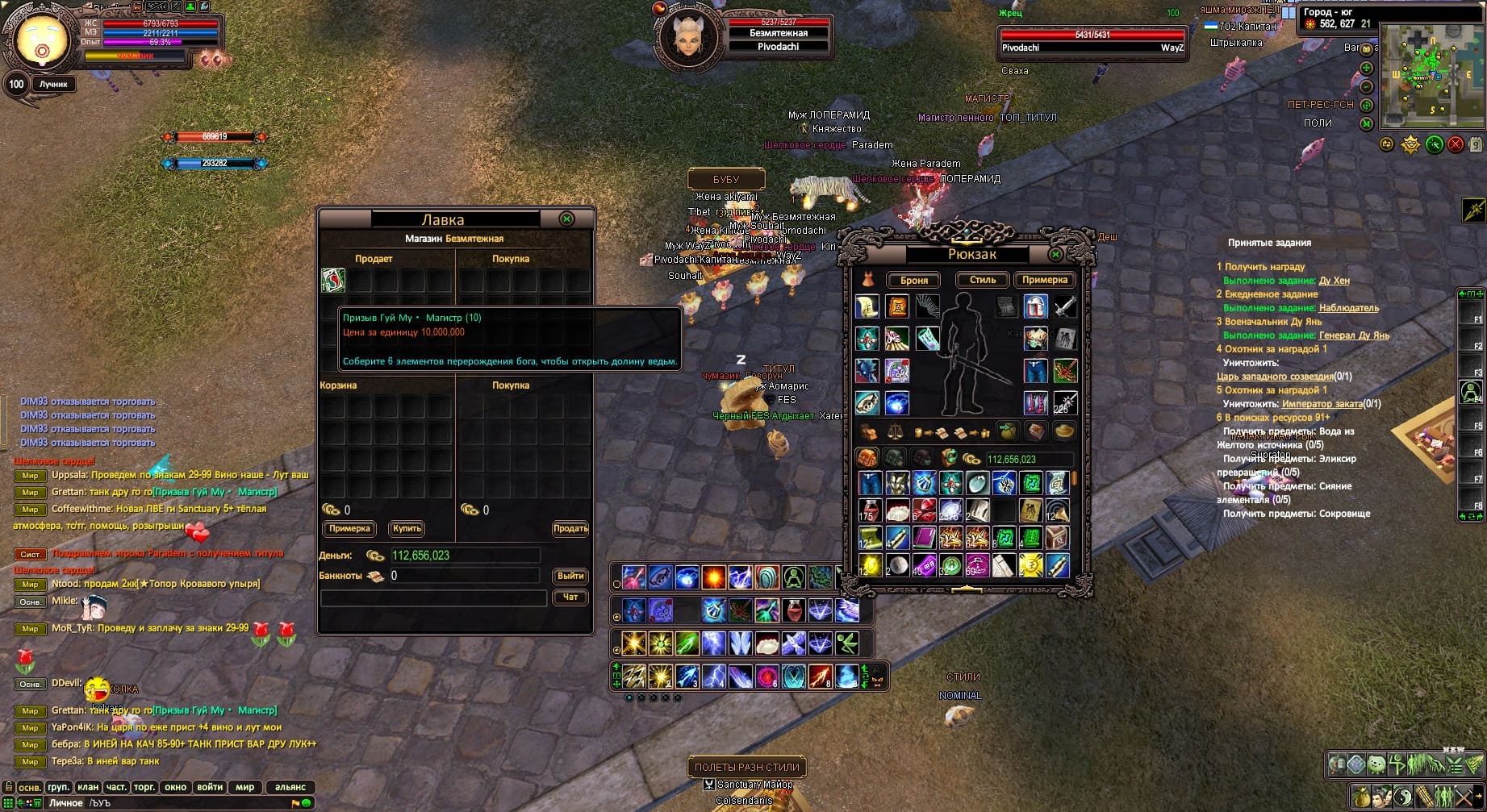Open shop chat with Чат button
The height and width of the screenshot is (812, 1487).
tap(570, 598)
